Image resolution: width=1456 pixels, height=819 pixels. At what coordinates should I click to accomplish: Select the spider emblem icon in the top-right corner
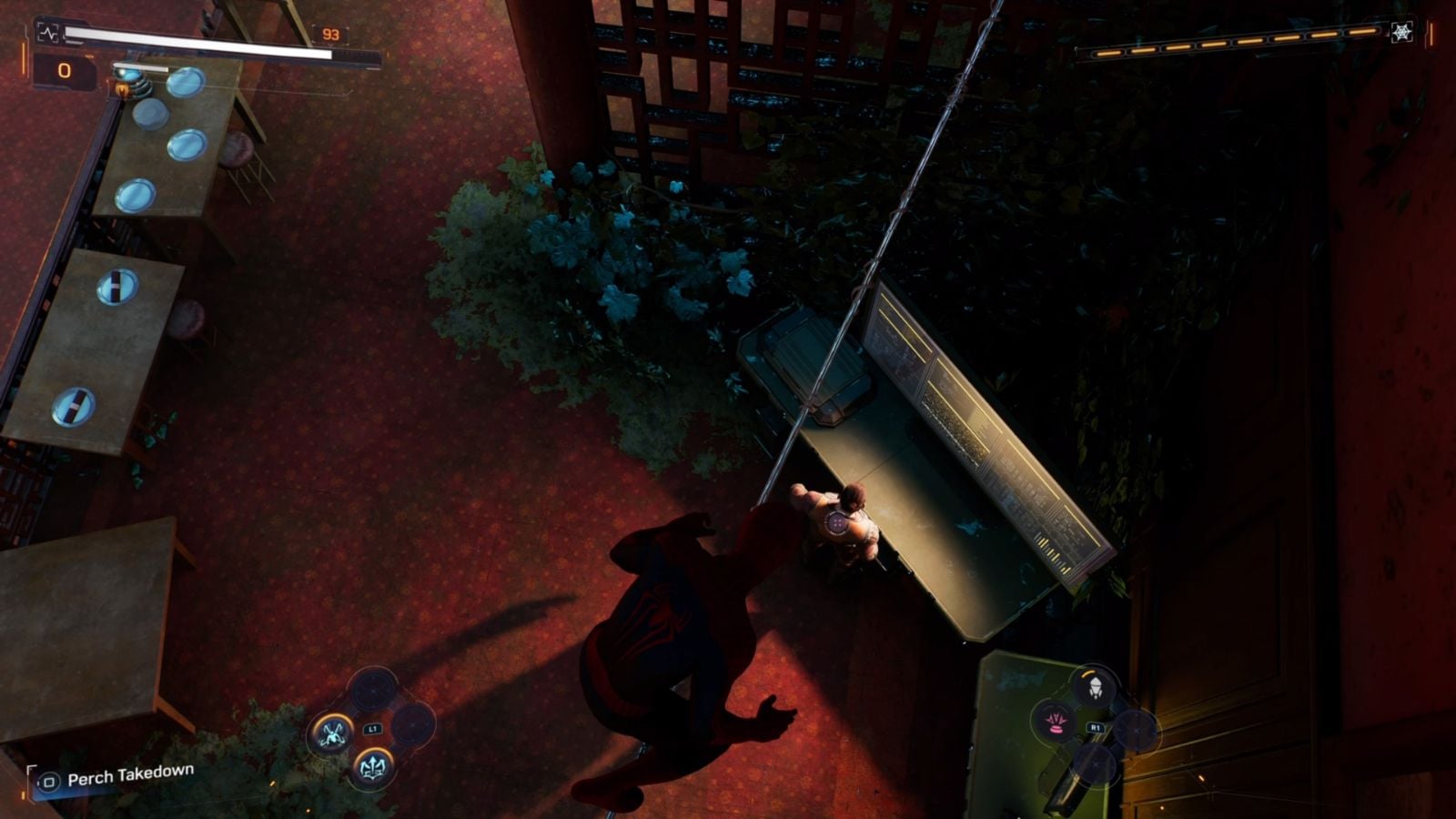1404,30
